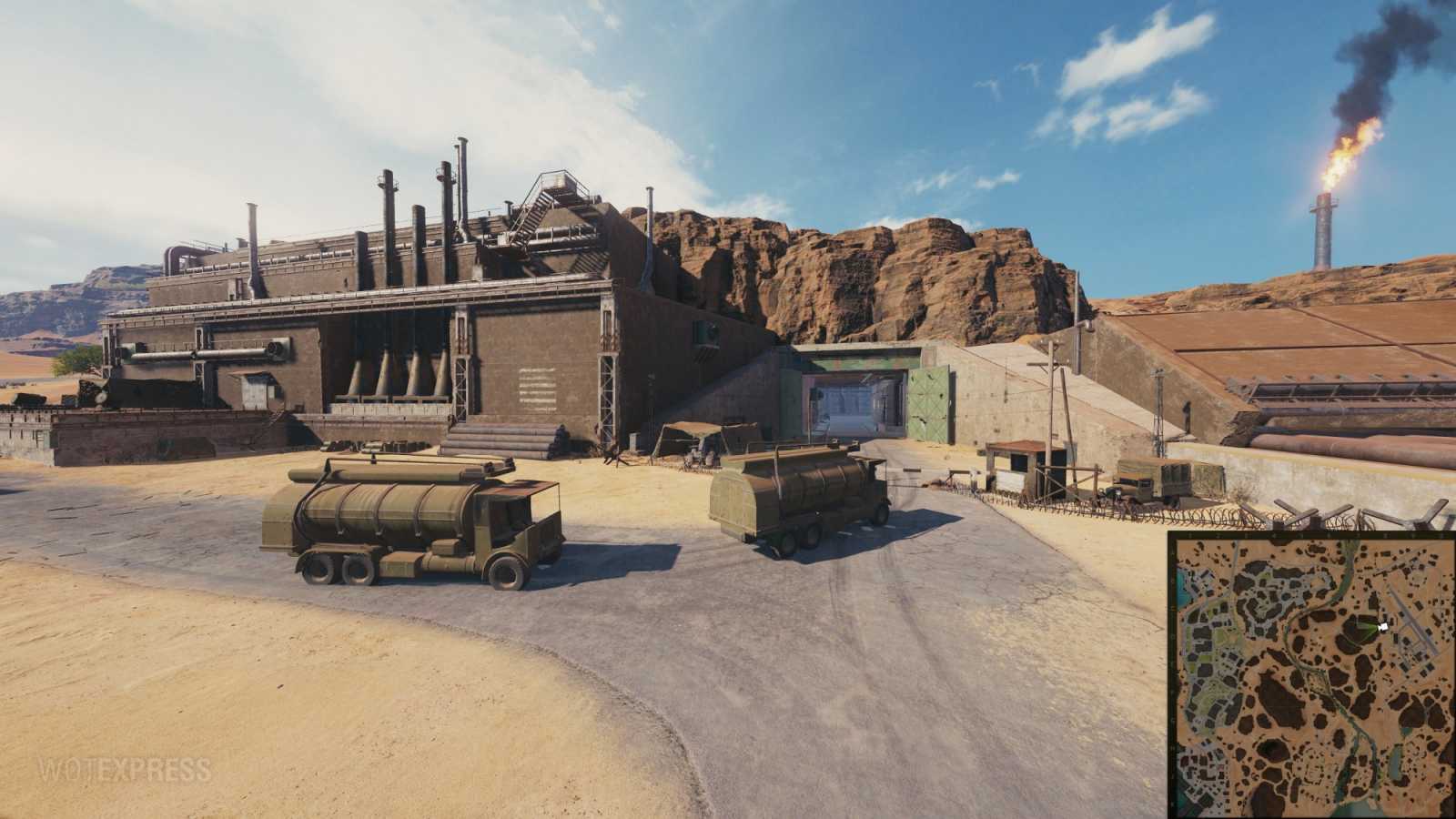Click the minimap in the corner
Image resolution: width=1456 pixels, height=819 pixels.
pos(1311,675)
